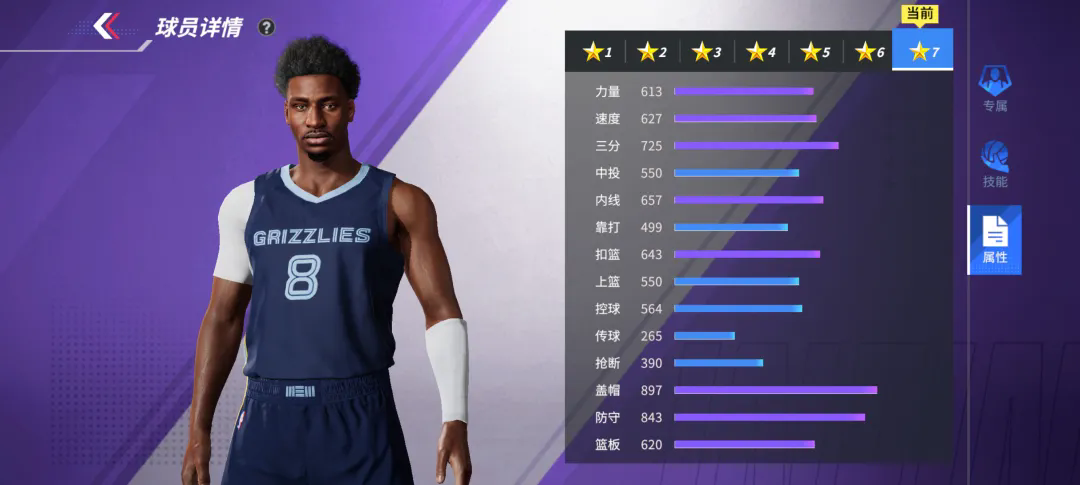Image resolution: width=1080 pixels, height=485 pixels.
Task: View the 5-star level tab
Action: (x=815, y=51)
